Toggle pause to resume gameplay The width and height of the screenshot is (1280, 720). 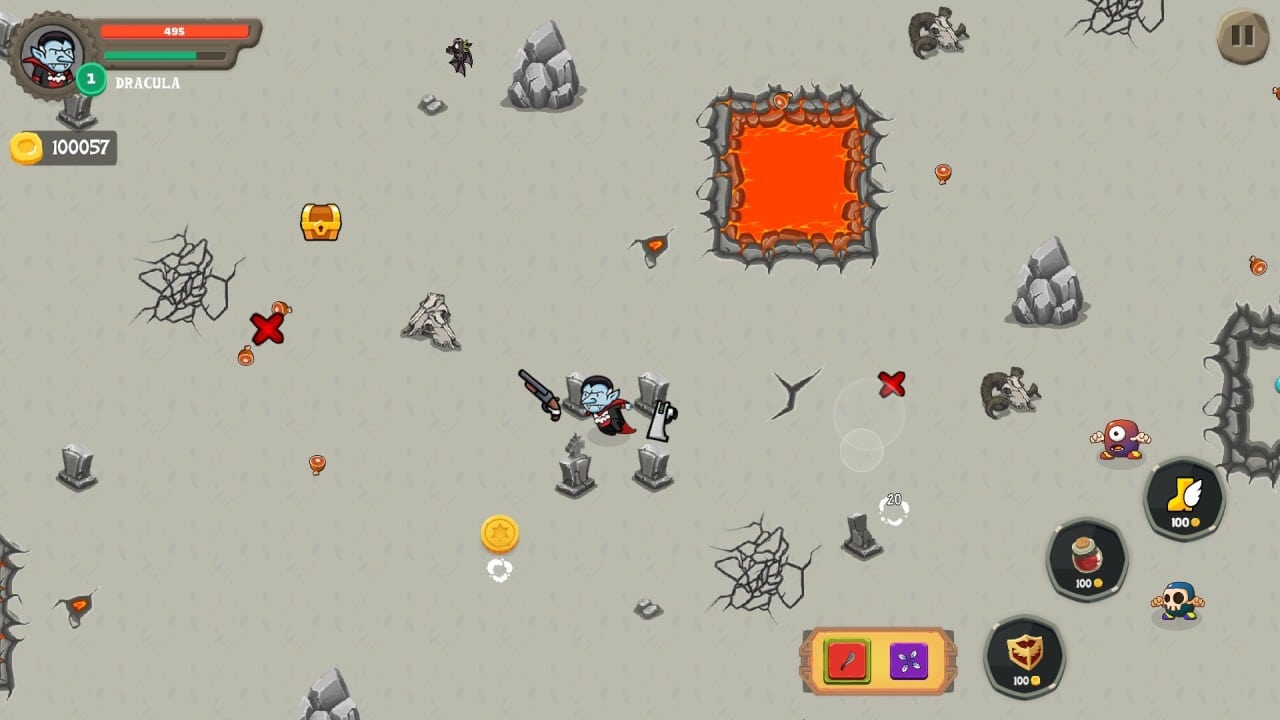click(1241, 38)
